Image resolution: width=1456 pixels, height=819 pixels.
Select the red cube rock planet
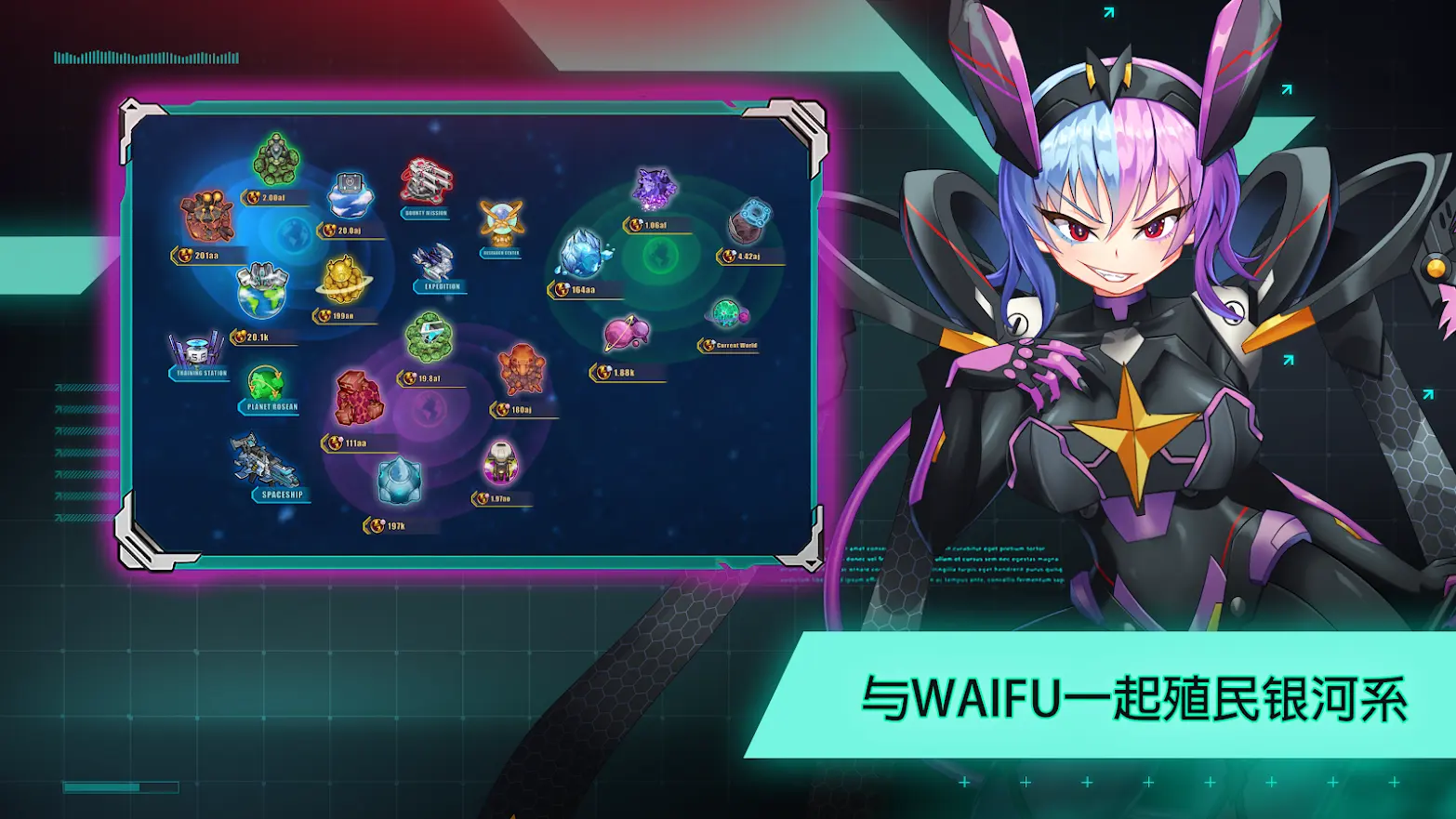[358, 398]
